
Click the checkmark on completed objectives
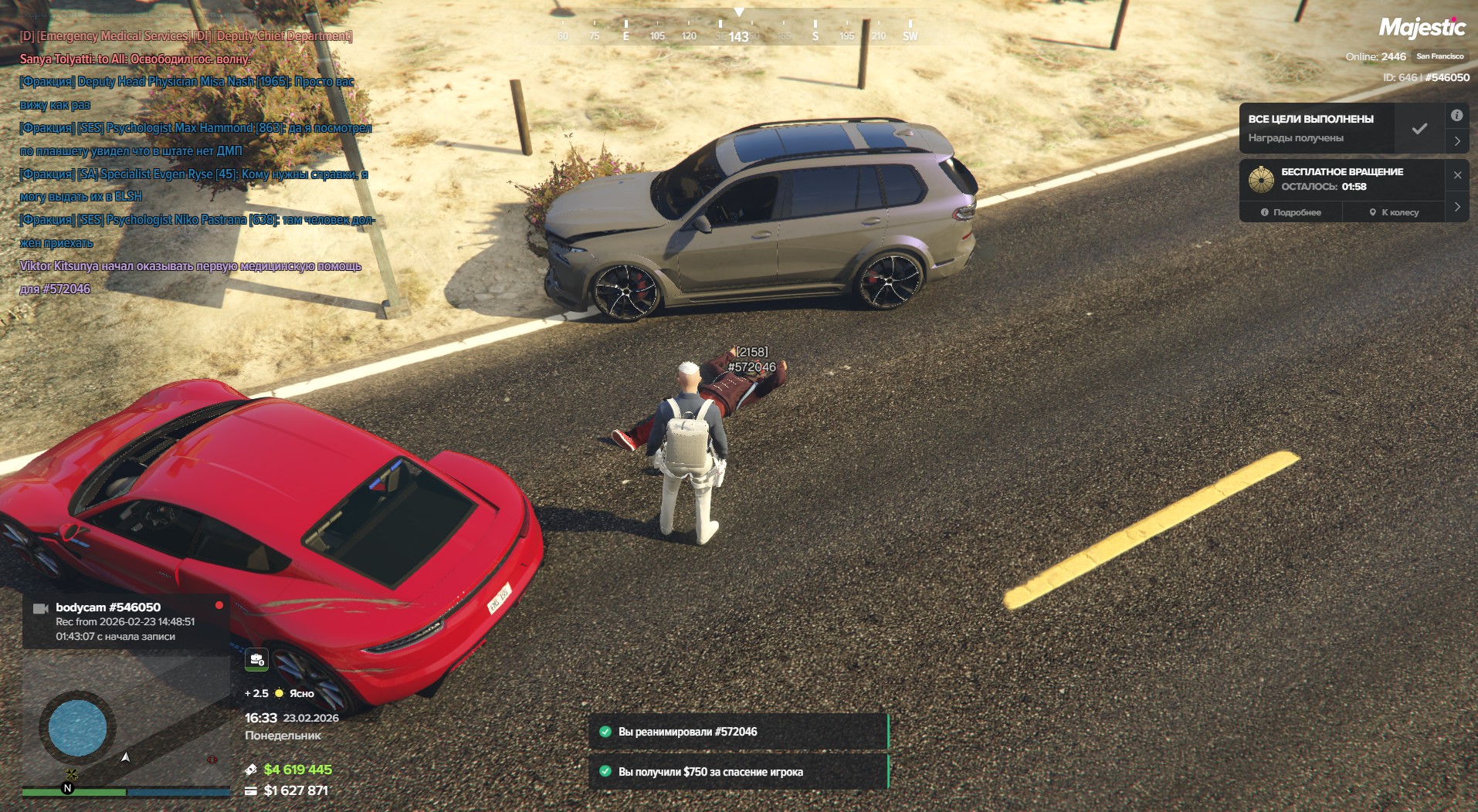coord(1419,129)
